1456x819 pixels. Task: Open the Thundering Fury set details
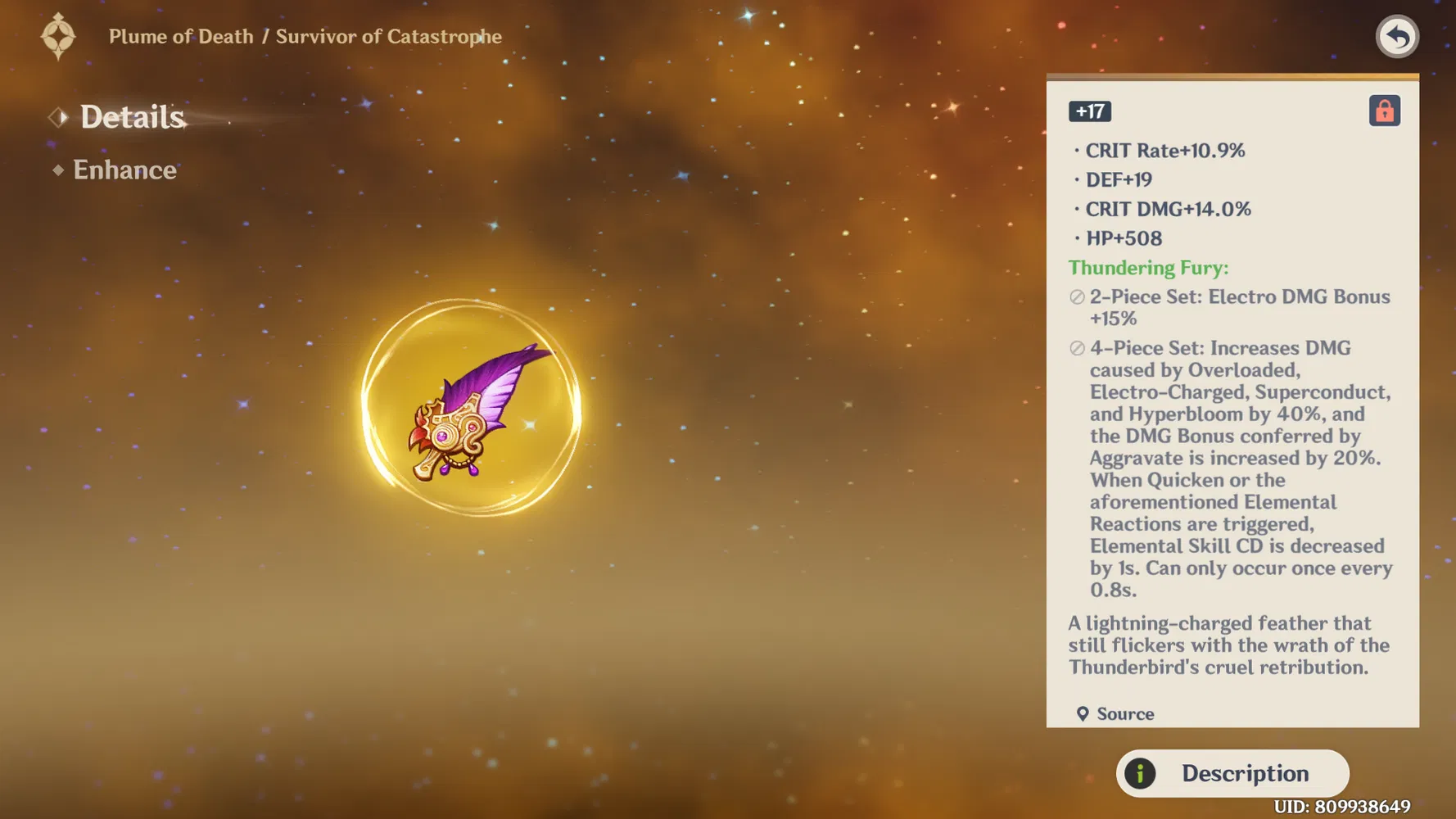point(1148,267)
